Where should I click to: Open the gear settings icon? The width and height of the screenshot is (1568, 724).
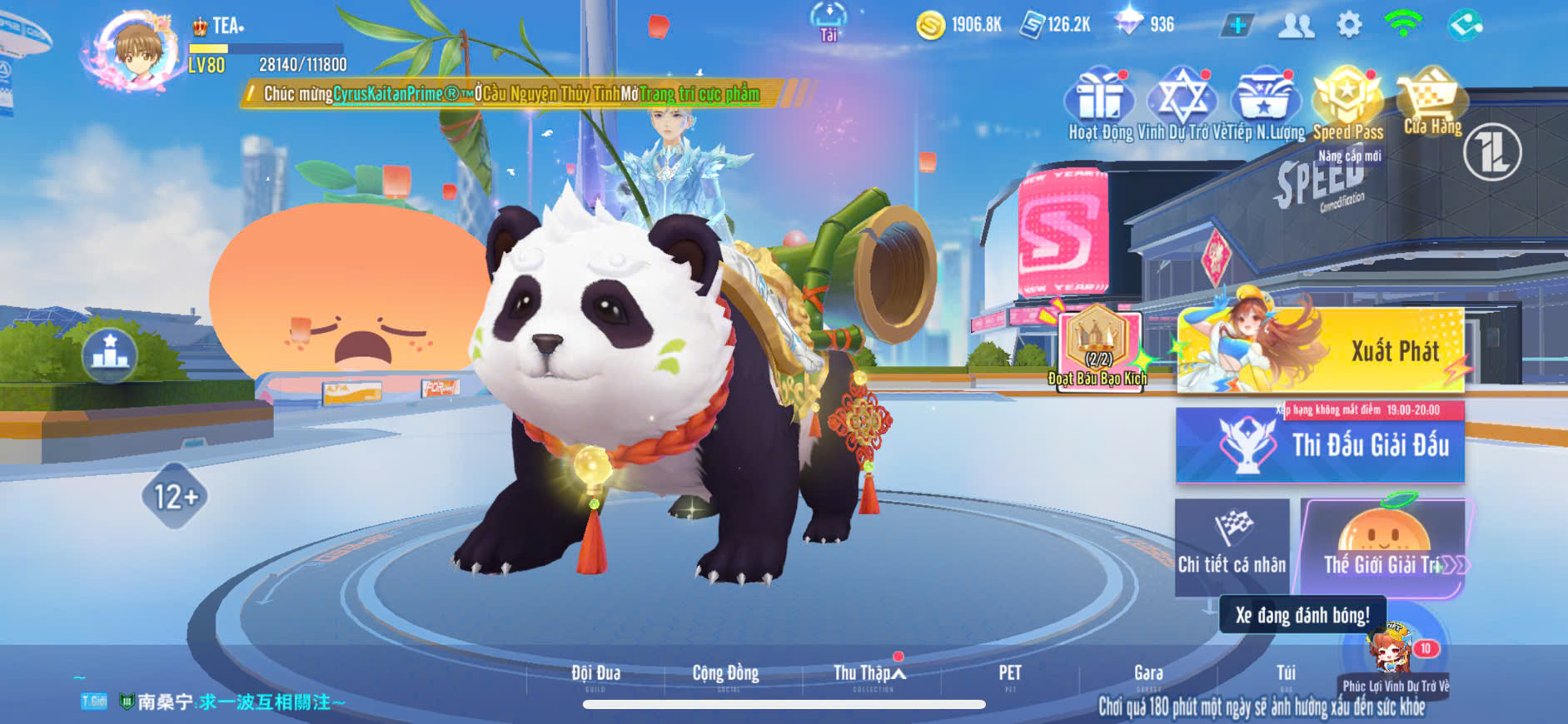1349,25
